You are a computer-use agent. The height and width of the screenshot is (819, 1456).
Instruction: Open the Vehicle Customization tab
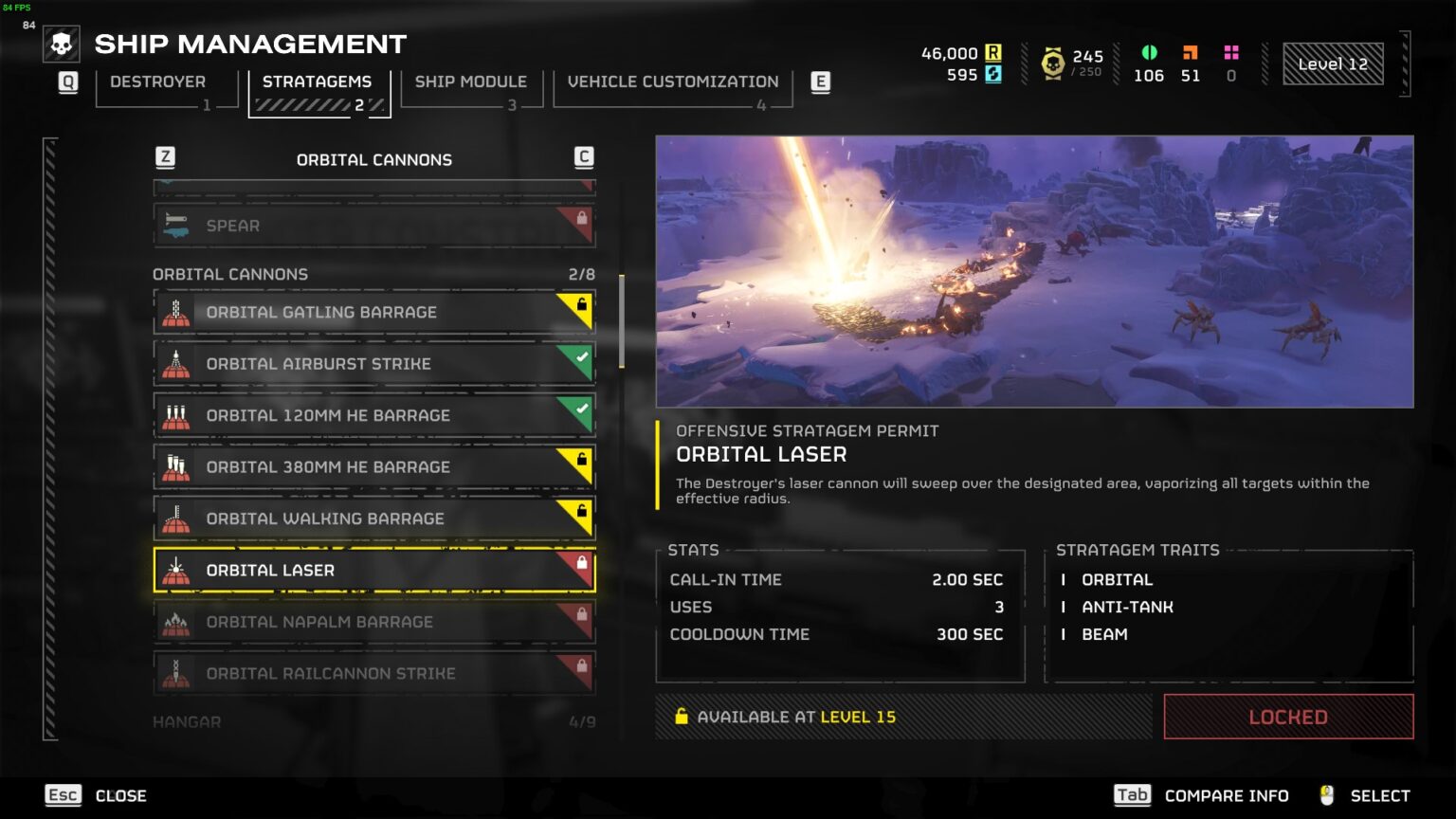(x=672, y=82)
